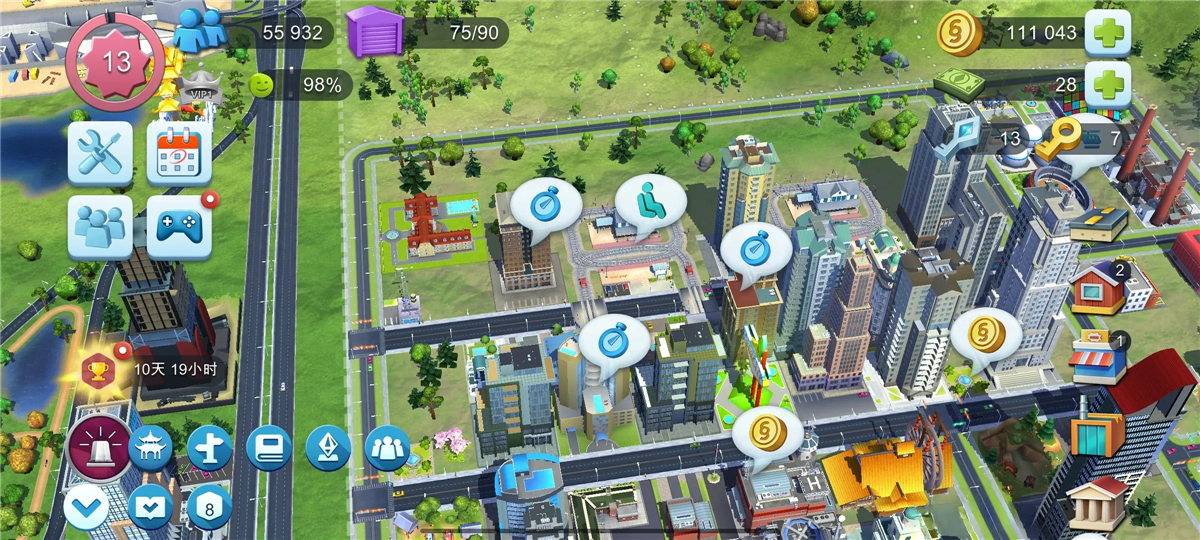Open the shop storefront build menu
The width and height of the screenshot is (1200, 540).
coord(1099,358)
